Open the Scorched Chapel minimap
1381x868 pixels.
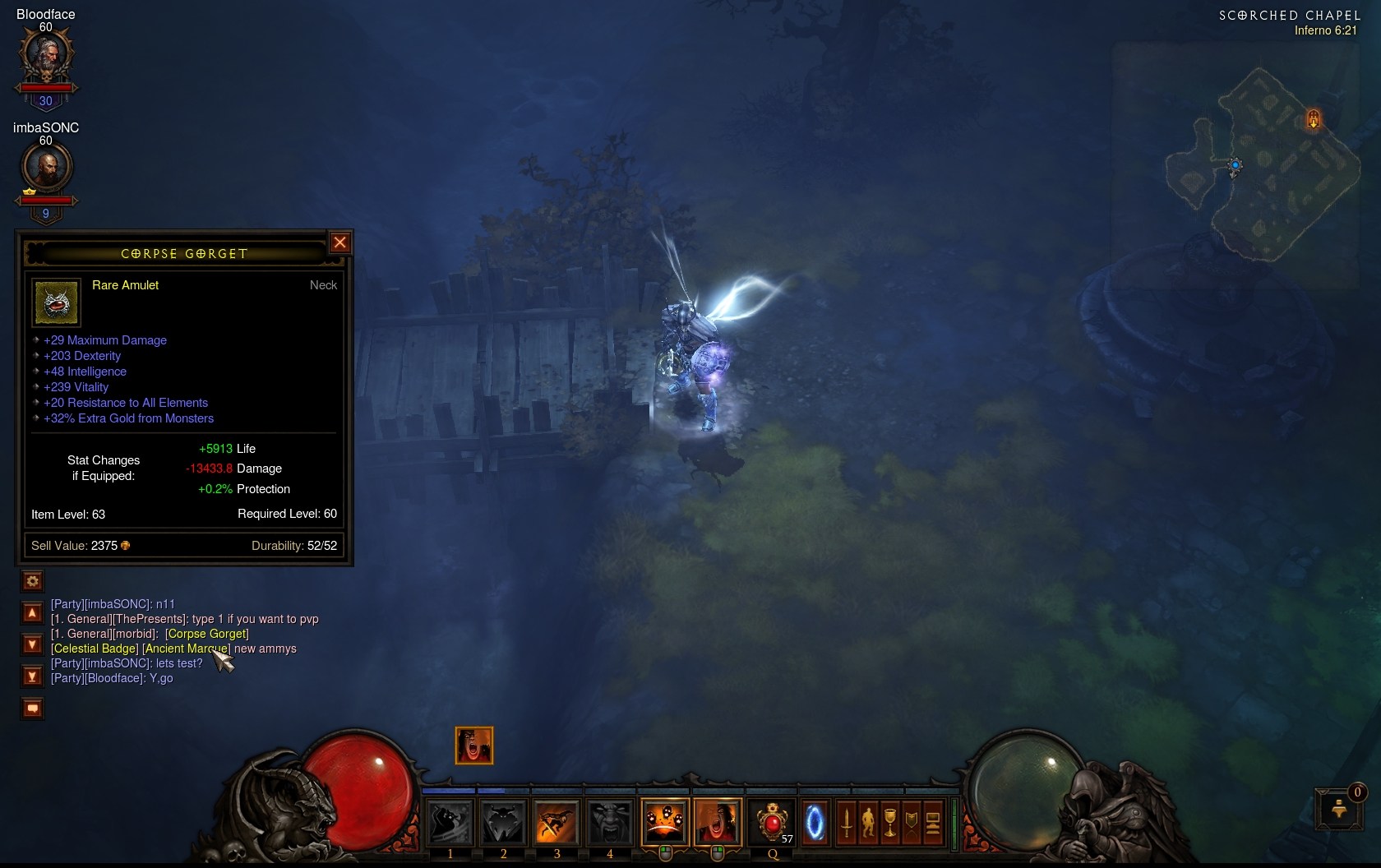1262,164
